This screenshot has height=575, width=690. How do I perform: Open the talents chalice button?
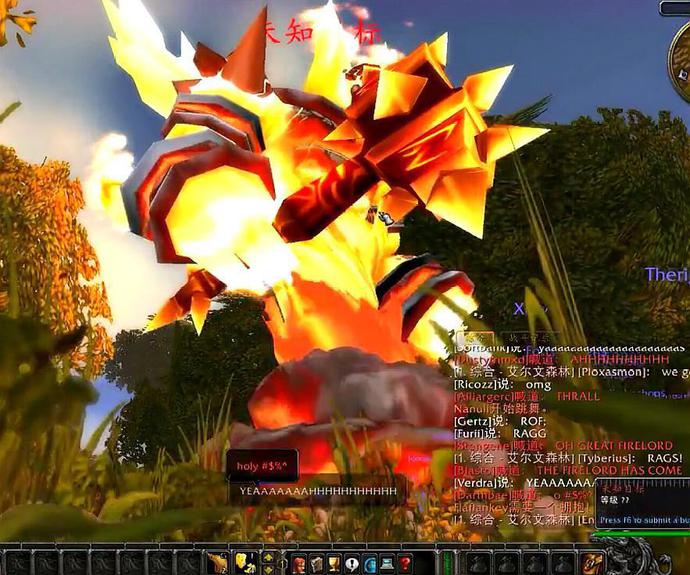click(x=333, y=564)
